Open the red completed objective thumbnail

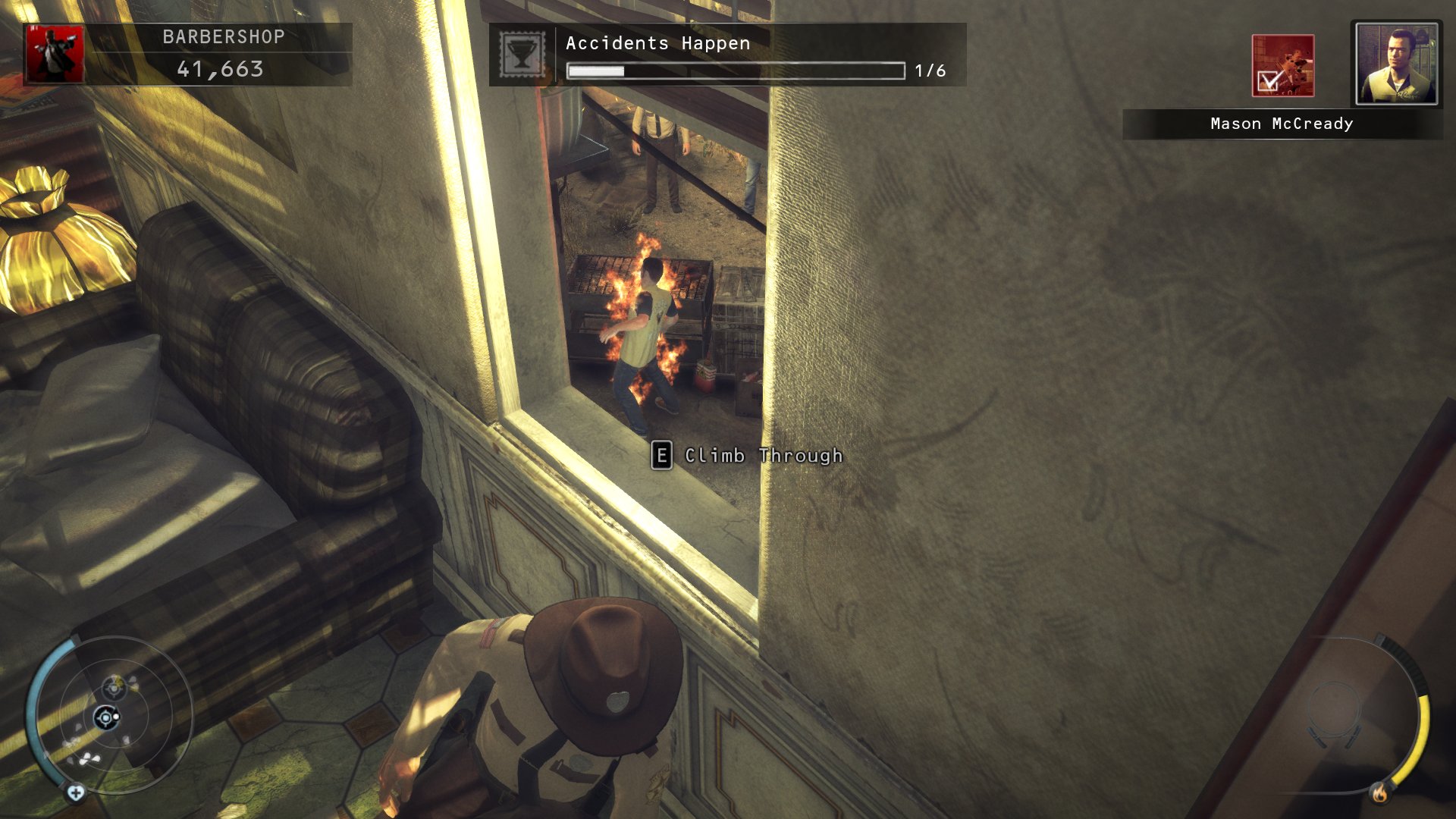[1282, 66]
